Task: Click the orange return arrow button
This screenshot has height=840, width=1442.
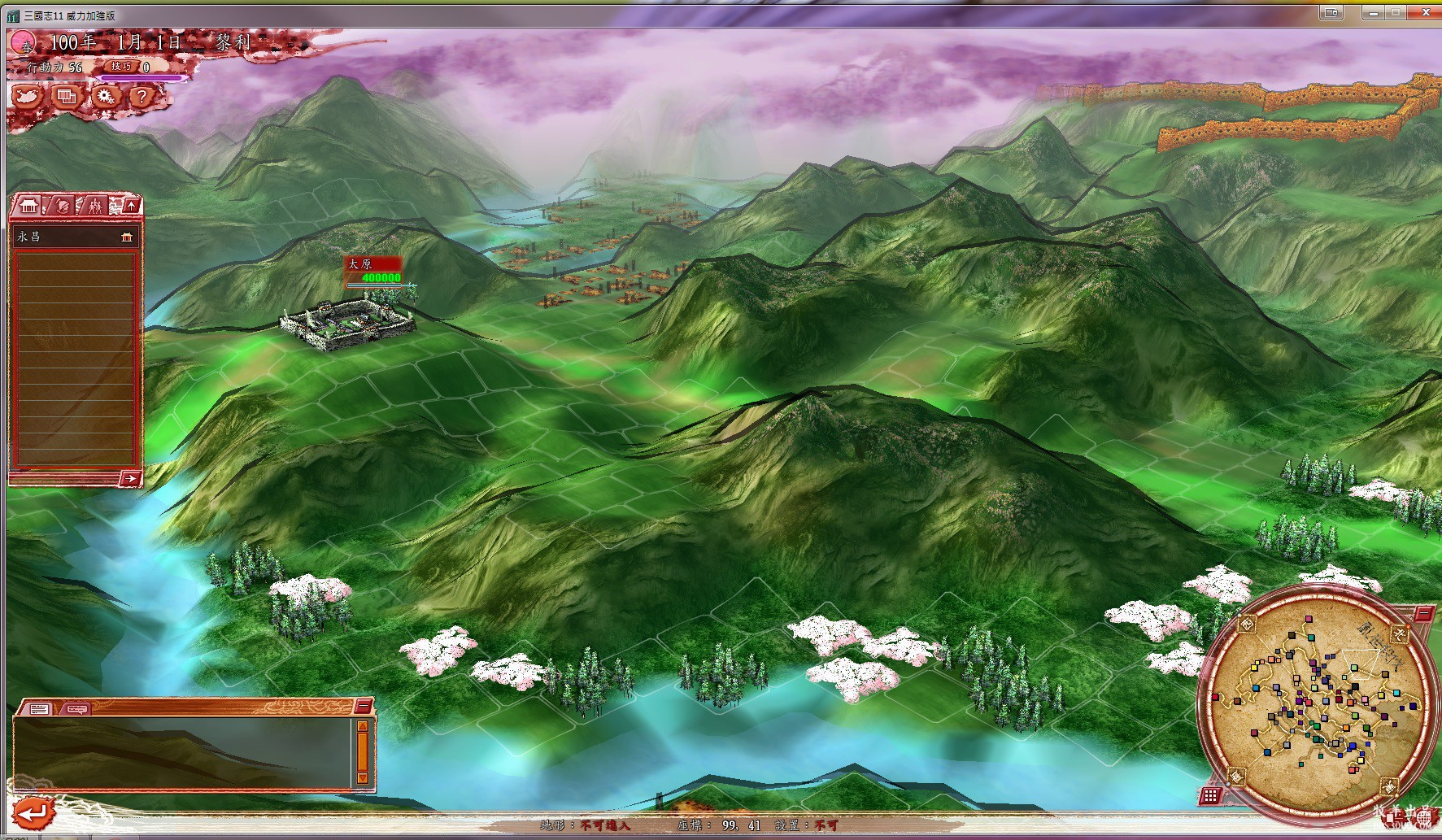Action: [x=33, y=812]
